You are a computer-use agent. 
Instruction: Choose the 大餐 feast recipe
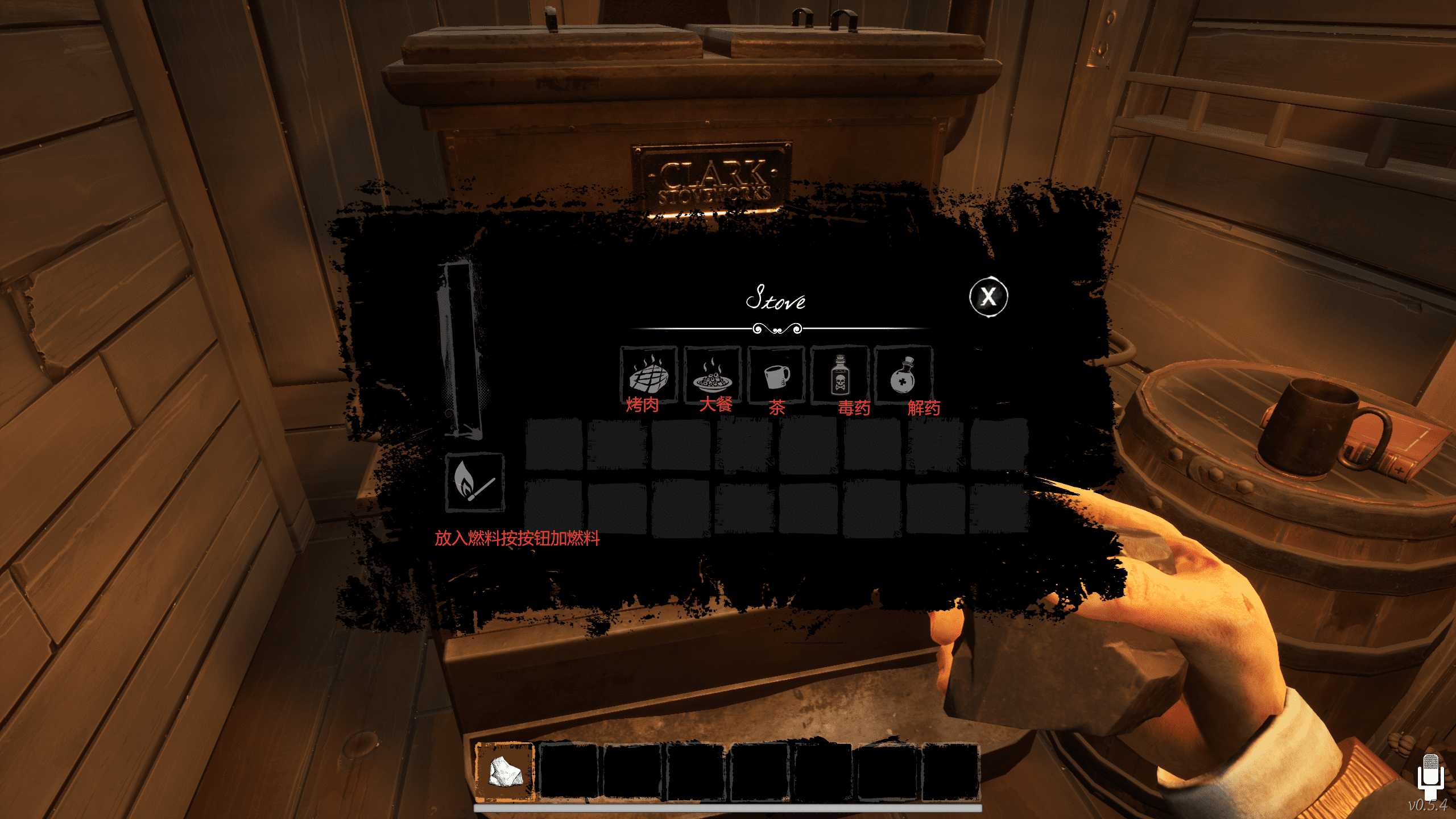pos(712,374)
